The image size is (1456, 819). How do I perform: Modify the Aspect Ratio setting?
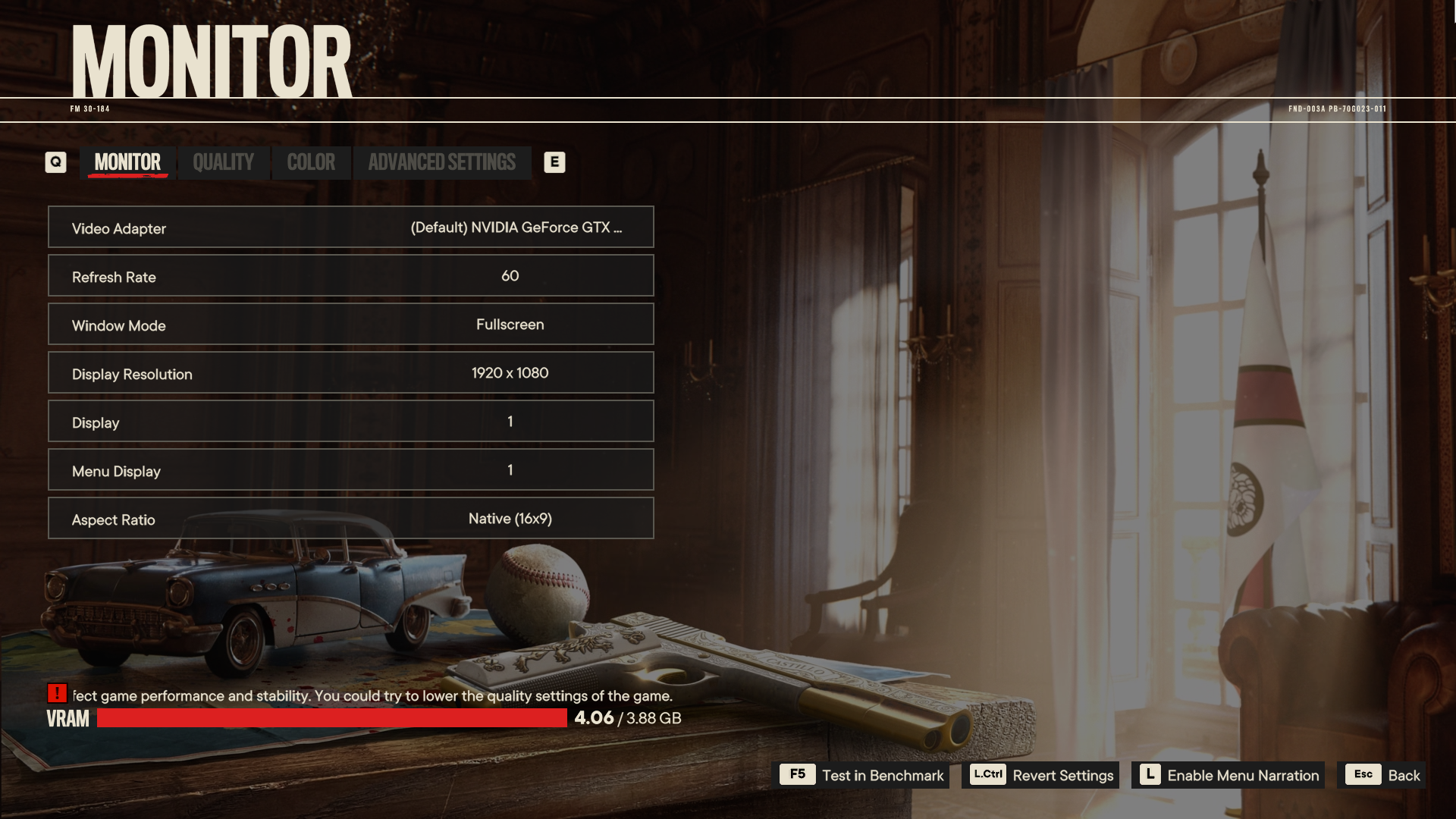click(x=351, y=519)
